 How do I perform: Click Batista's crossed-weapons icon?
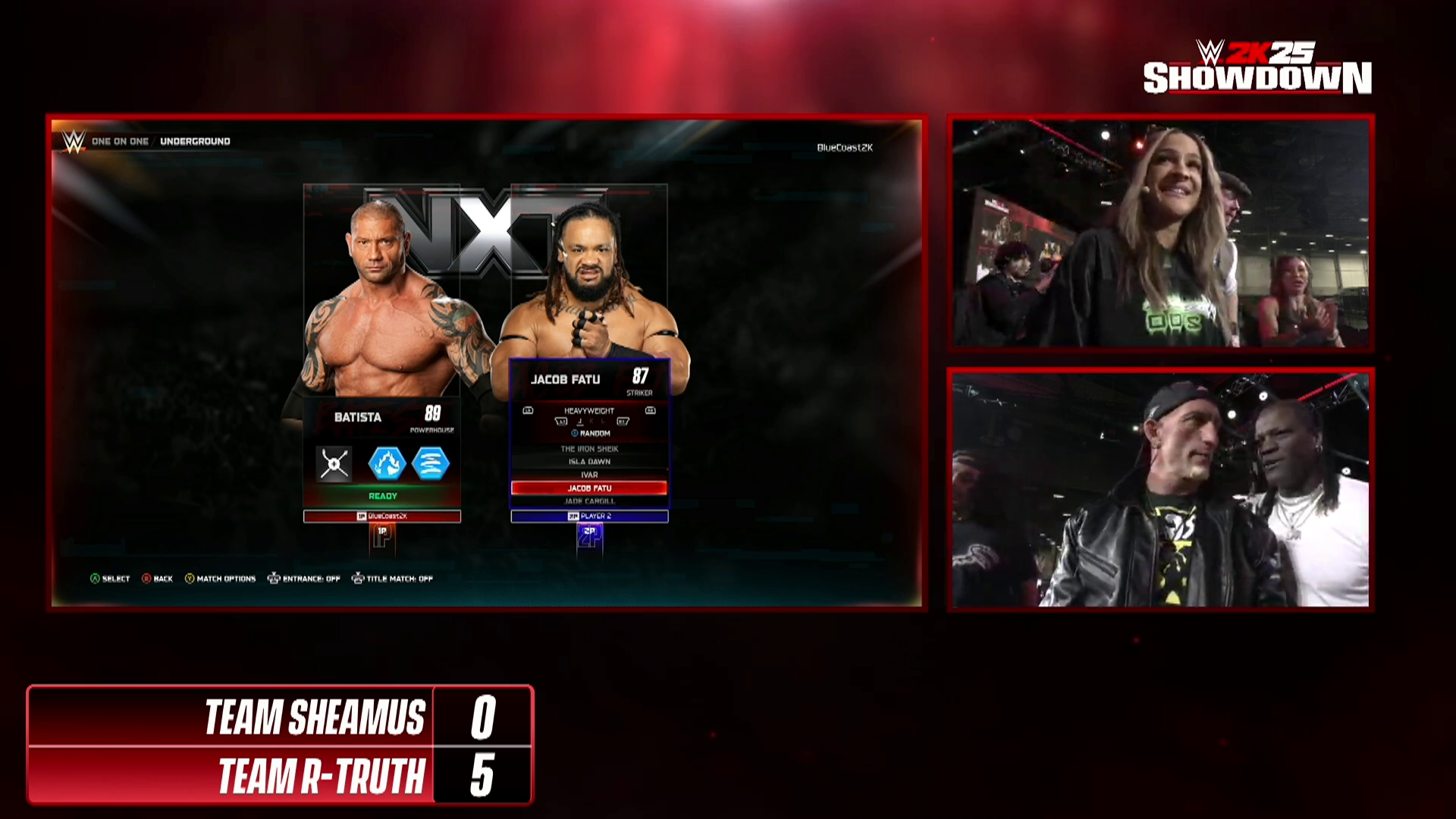[x=334, y=464]
